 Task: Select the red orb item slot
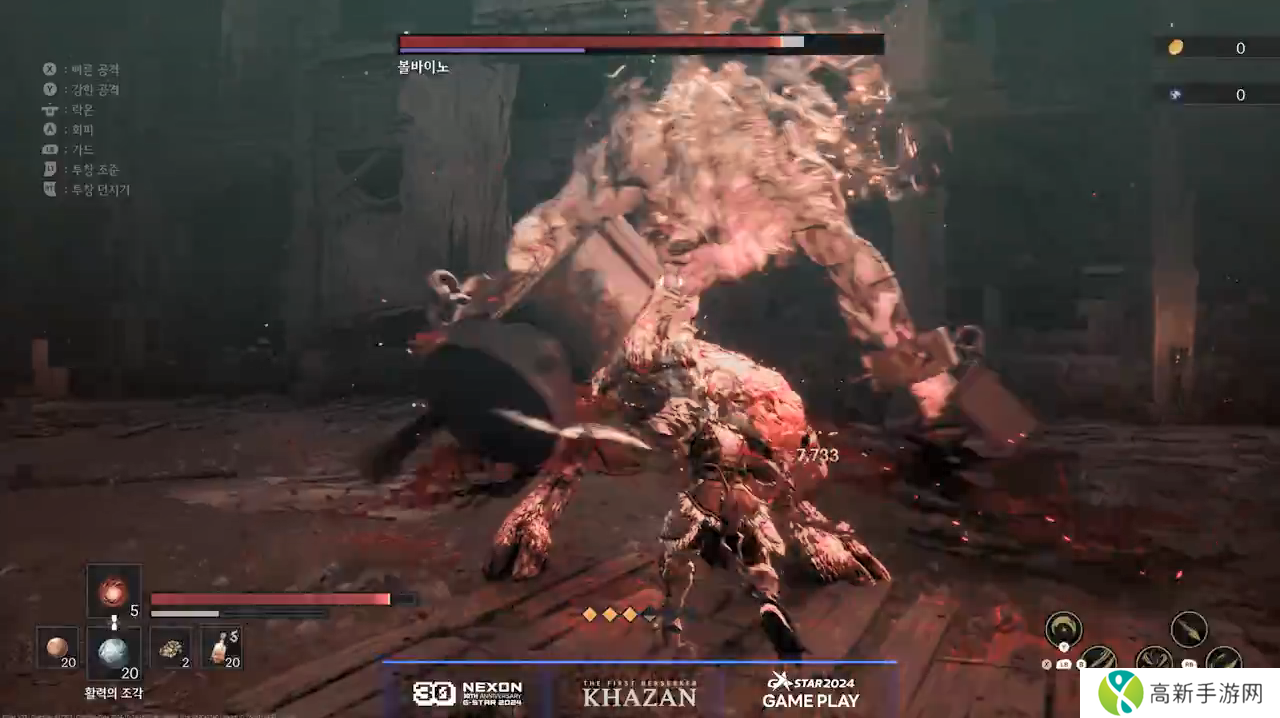pyautogui.click(x=113, y=590)
